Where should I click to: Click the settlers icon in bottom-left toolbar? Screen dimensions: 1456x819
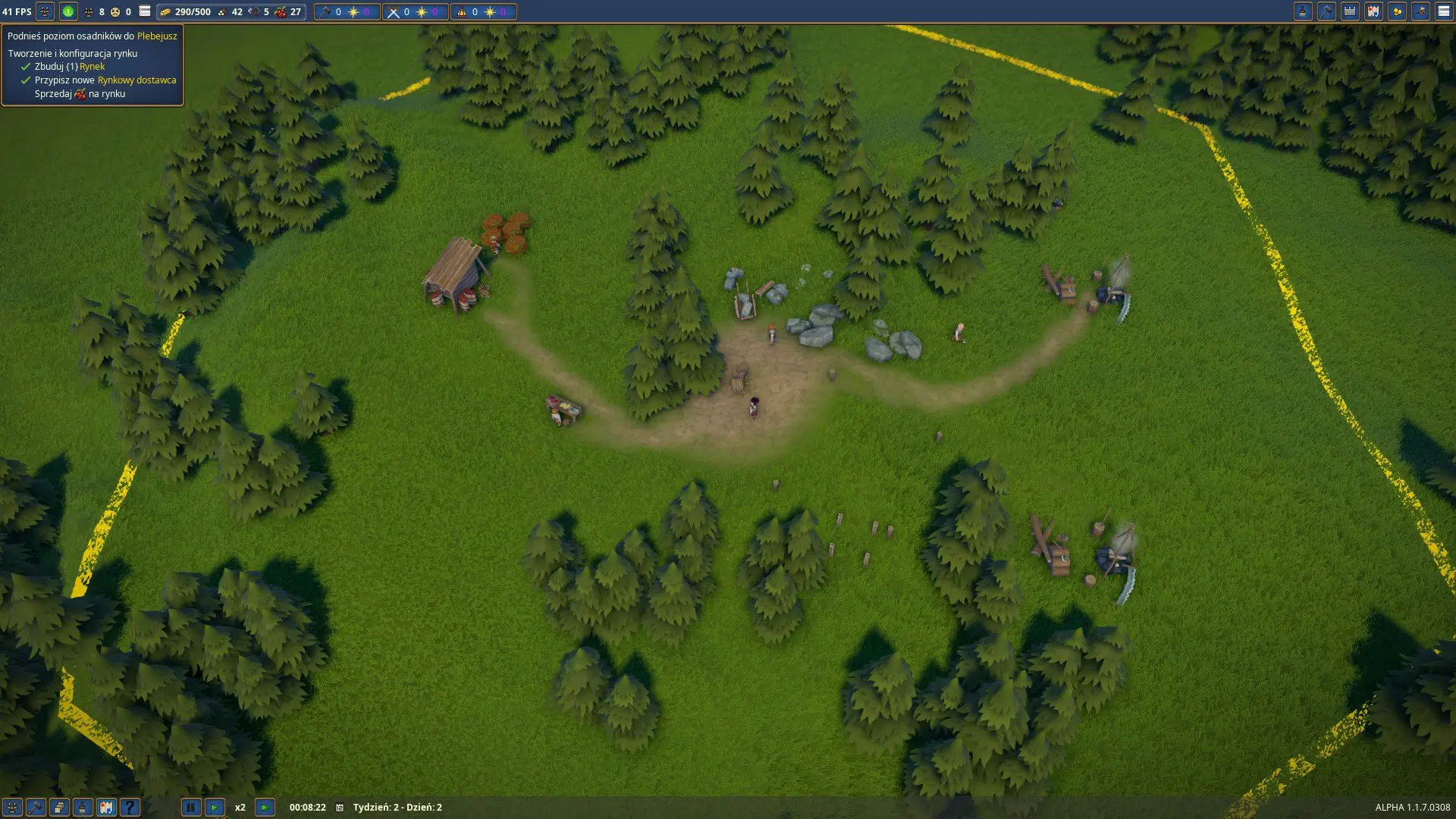[x=12, y=808]
